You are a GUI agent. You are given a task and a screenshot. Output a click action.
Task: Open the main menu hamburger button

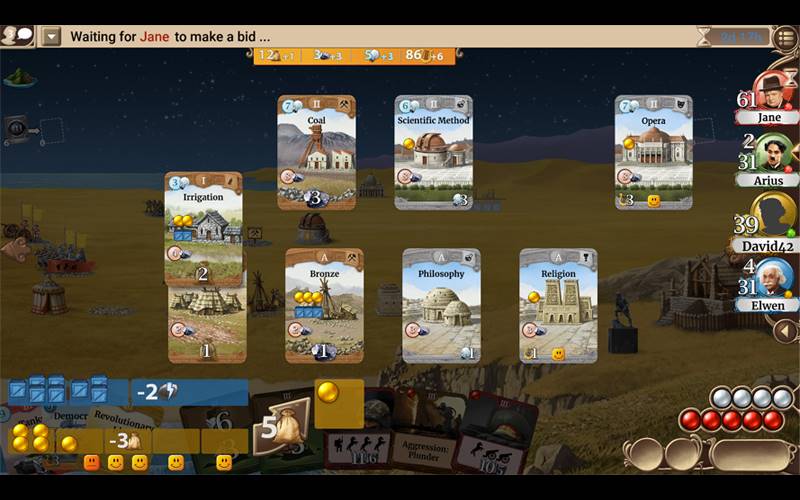[785, 38]
